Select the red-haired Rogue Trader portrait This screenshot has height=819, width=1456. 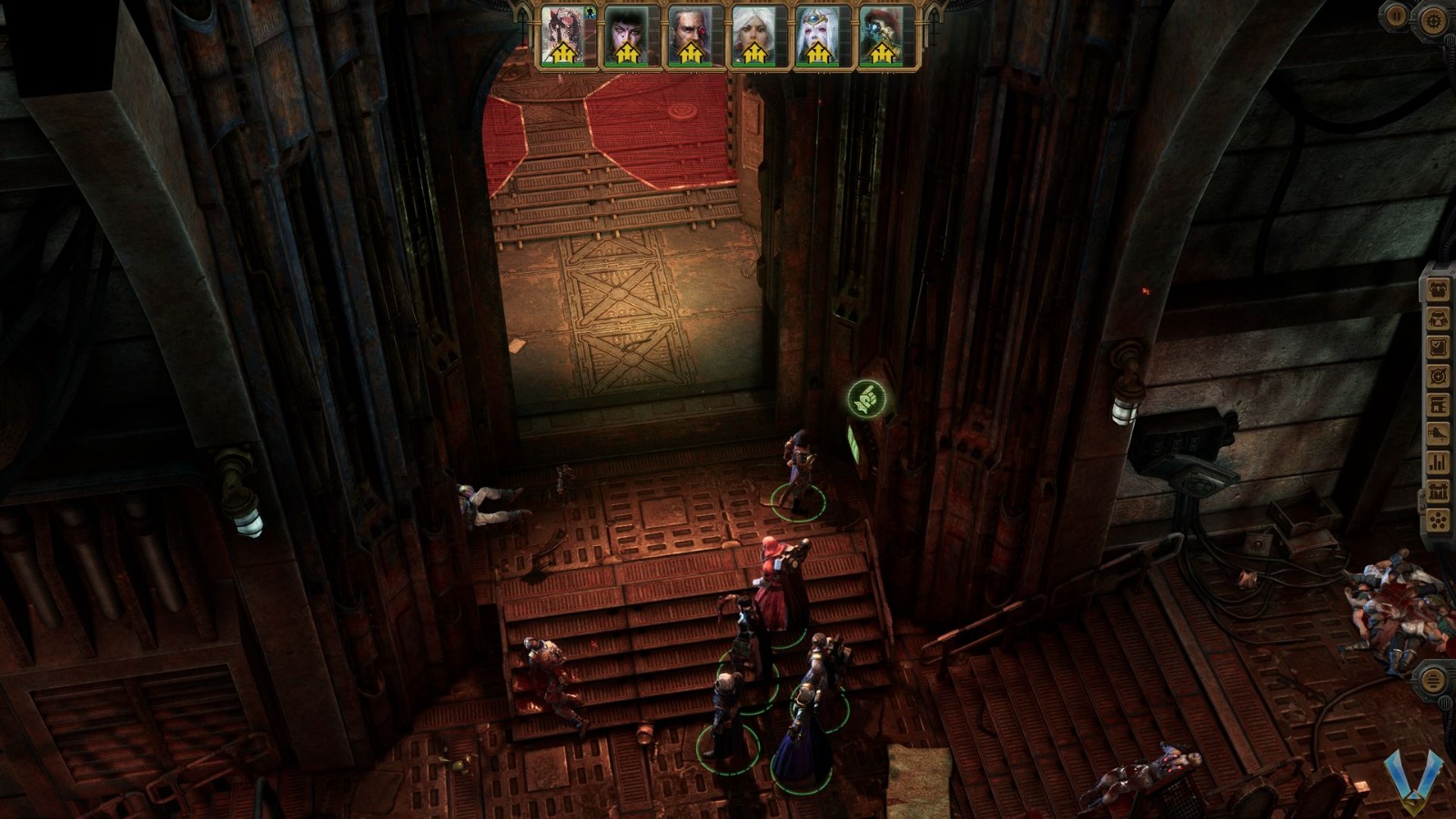(x=562, y=36)
